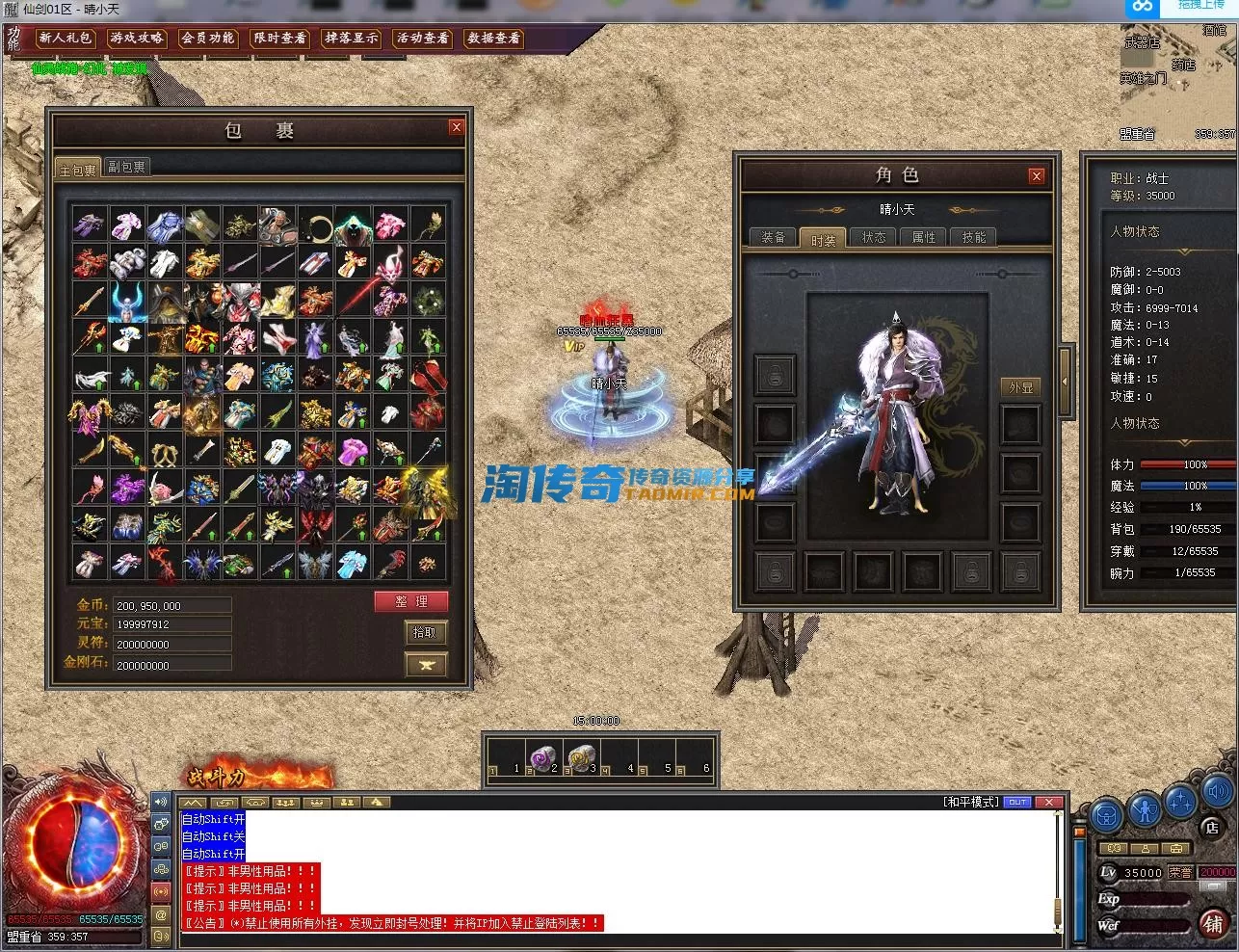The height and width of the screenshot is (952, 1239).
Task: Click the 整理 sort button
Action: click(x=411, y=601)
